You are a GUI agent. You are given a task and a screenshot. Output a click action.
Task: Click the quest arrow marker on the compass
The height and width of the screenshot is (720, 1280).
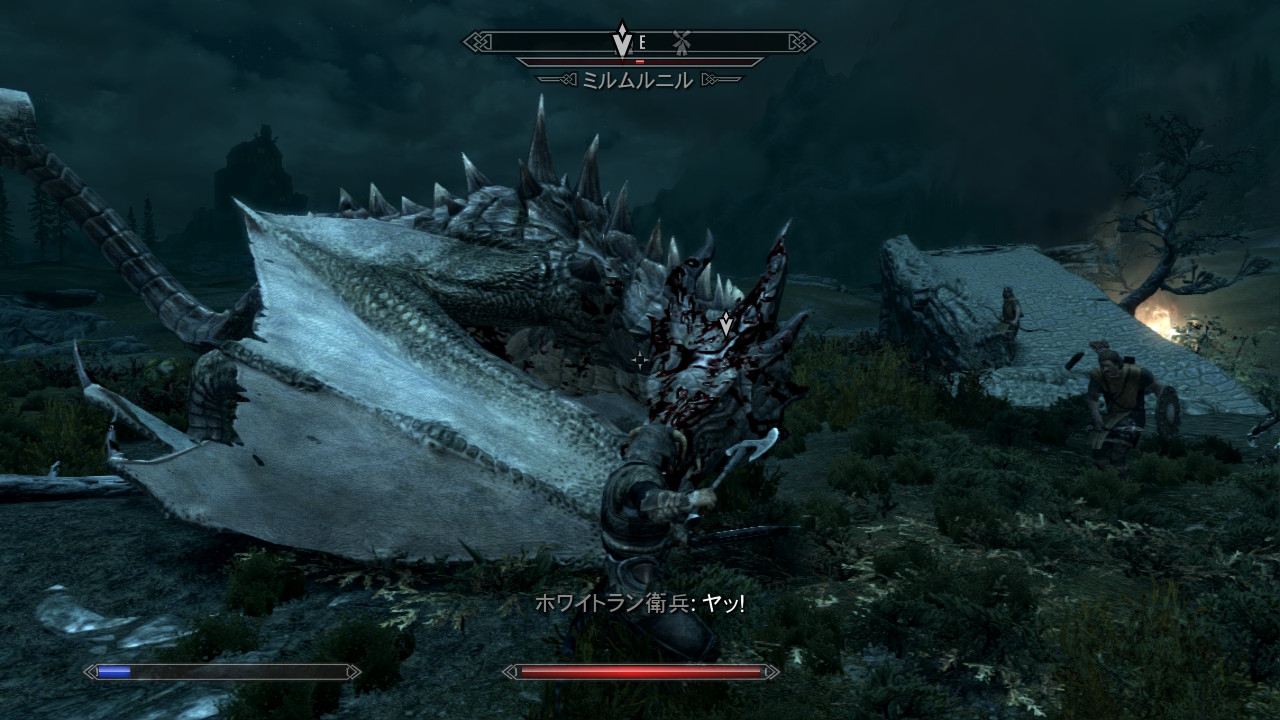[x=622, y=39]
